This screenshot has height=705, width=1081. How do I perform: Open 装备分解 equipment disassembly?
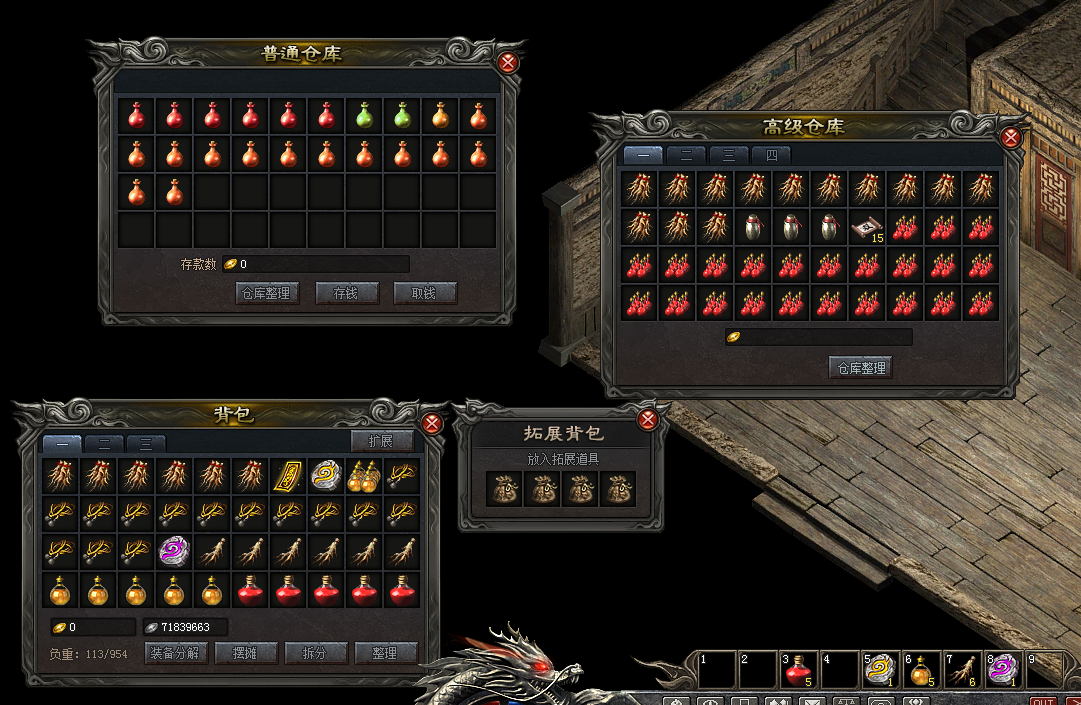(x=176, y=653)
